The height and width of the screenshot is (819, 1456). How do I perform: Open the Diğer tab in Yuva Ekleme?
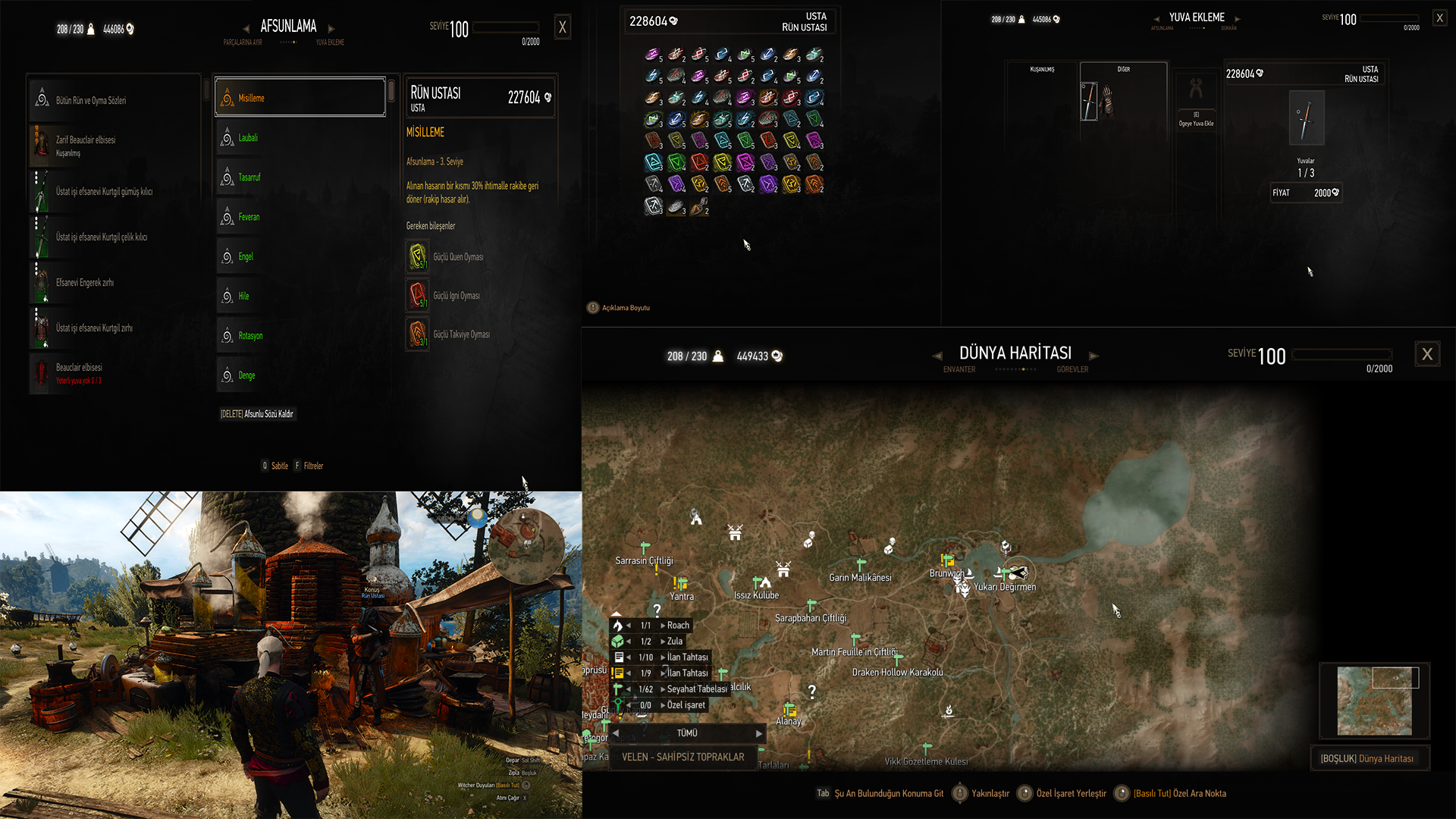(x=1123, y=70)
